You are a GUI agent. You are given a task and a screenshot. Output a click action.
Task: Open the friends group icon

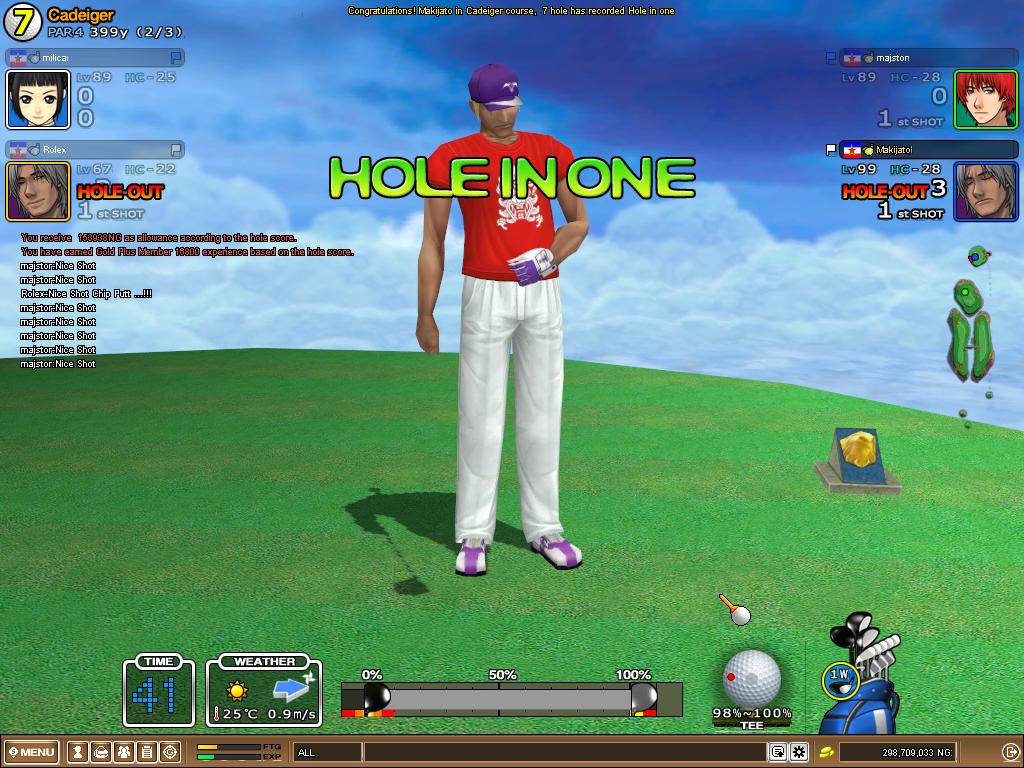(123, 752)
